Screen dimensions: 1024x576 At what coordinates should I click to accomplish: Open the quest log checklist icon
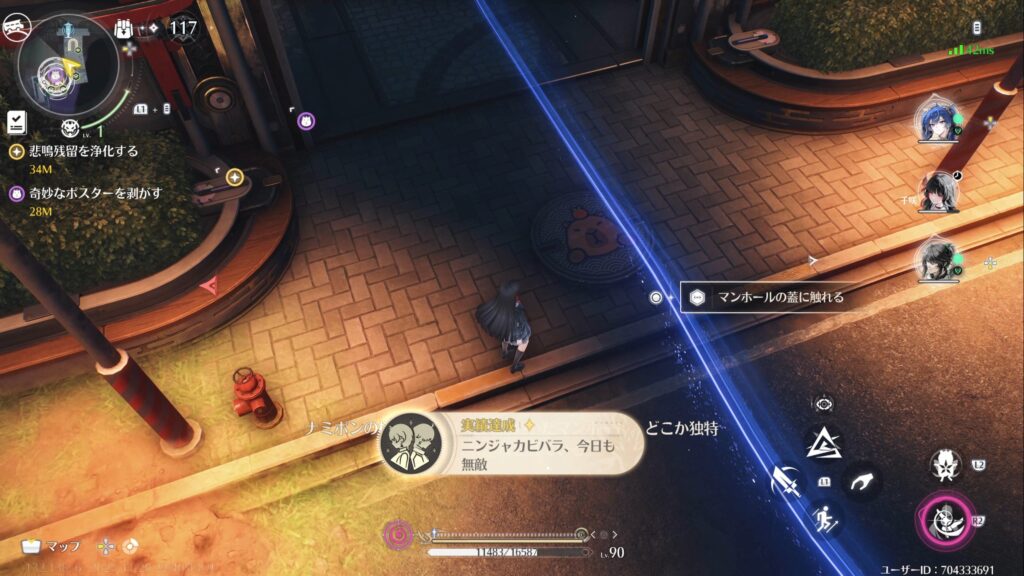(x=16, y=121)
